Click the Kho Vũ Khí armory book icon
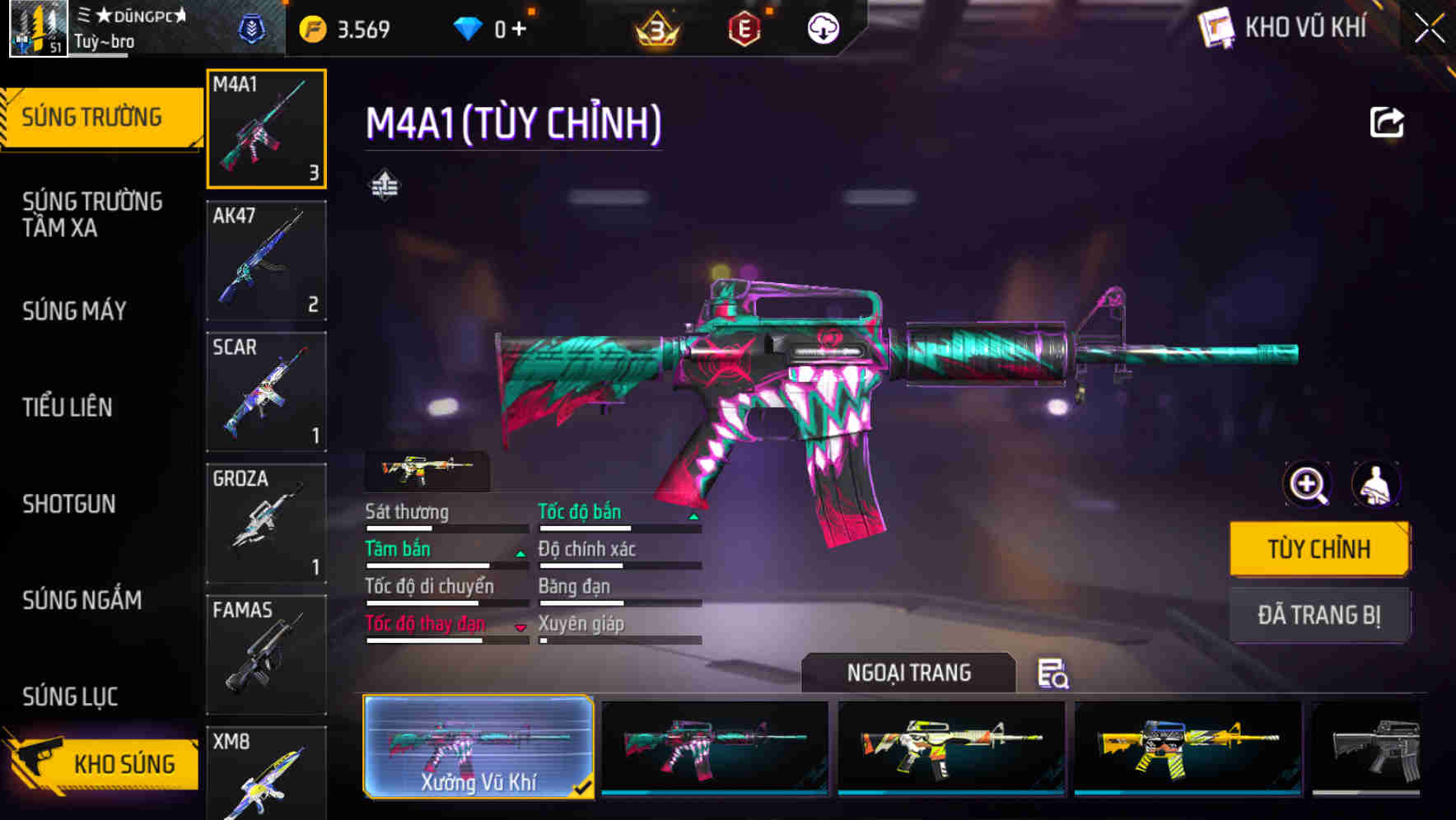This screenshot has height=820, width=1456. click(1216, 27)
